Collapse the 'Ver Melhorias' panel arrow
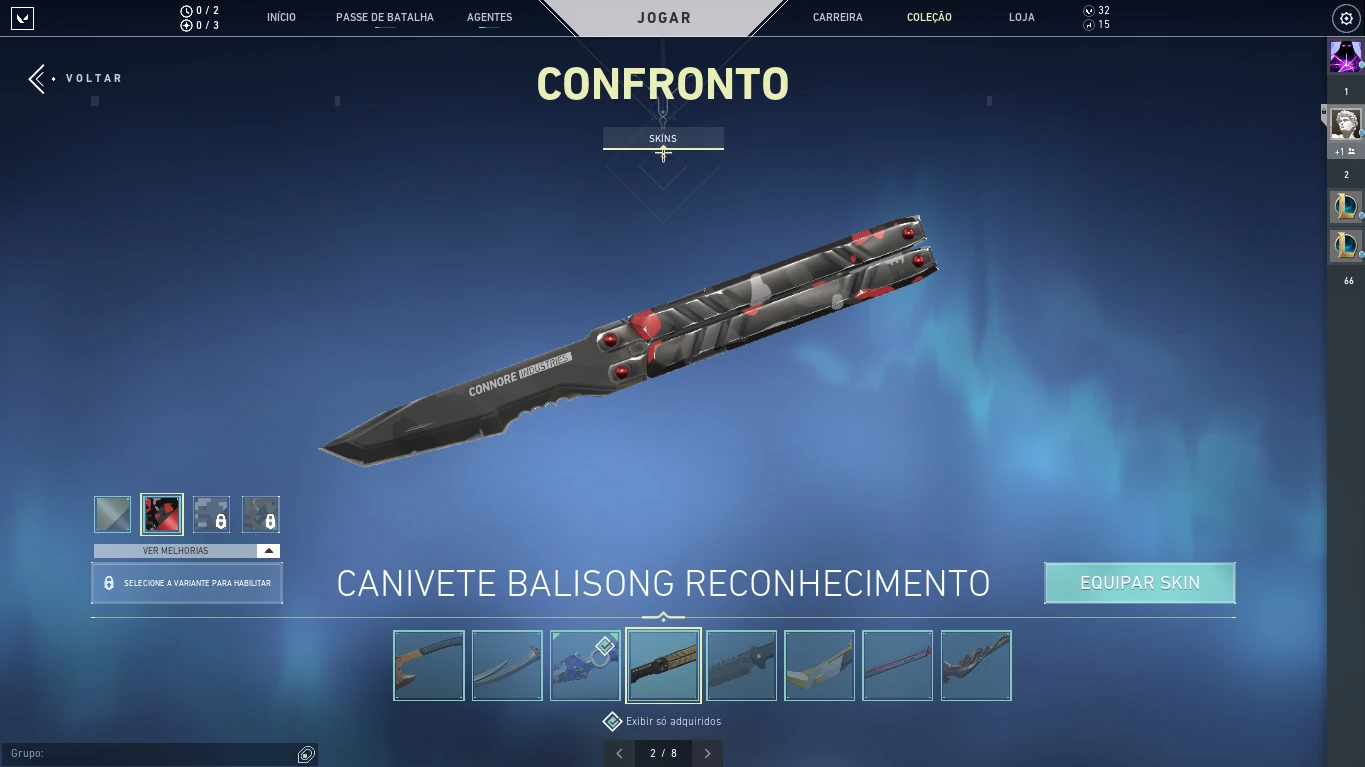This screenshot has height=767, width=1365. pyautogui.click(x=268, y=549)
